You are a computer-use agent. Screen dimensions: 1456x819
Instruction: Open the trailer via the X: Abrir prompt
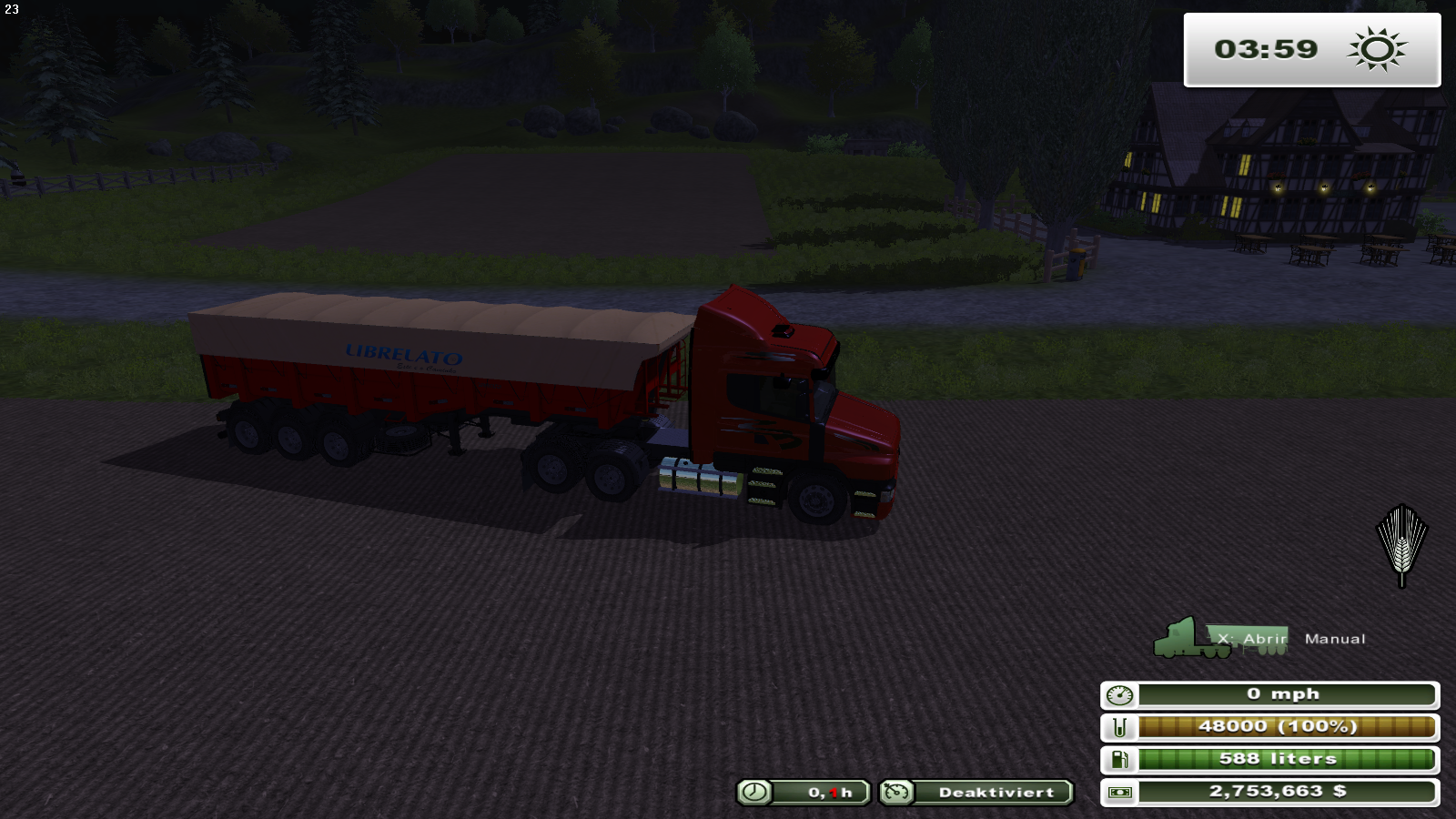click(x=1249, y=640)
